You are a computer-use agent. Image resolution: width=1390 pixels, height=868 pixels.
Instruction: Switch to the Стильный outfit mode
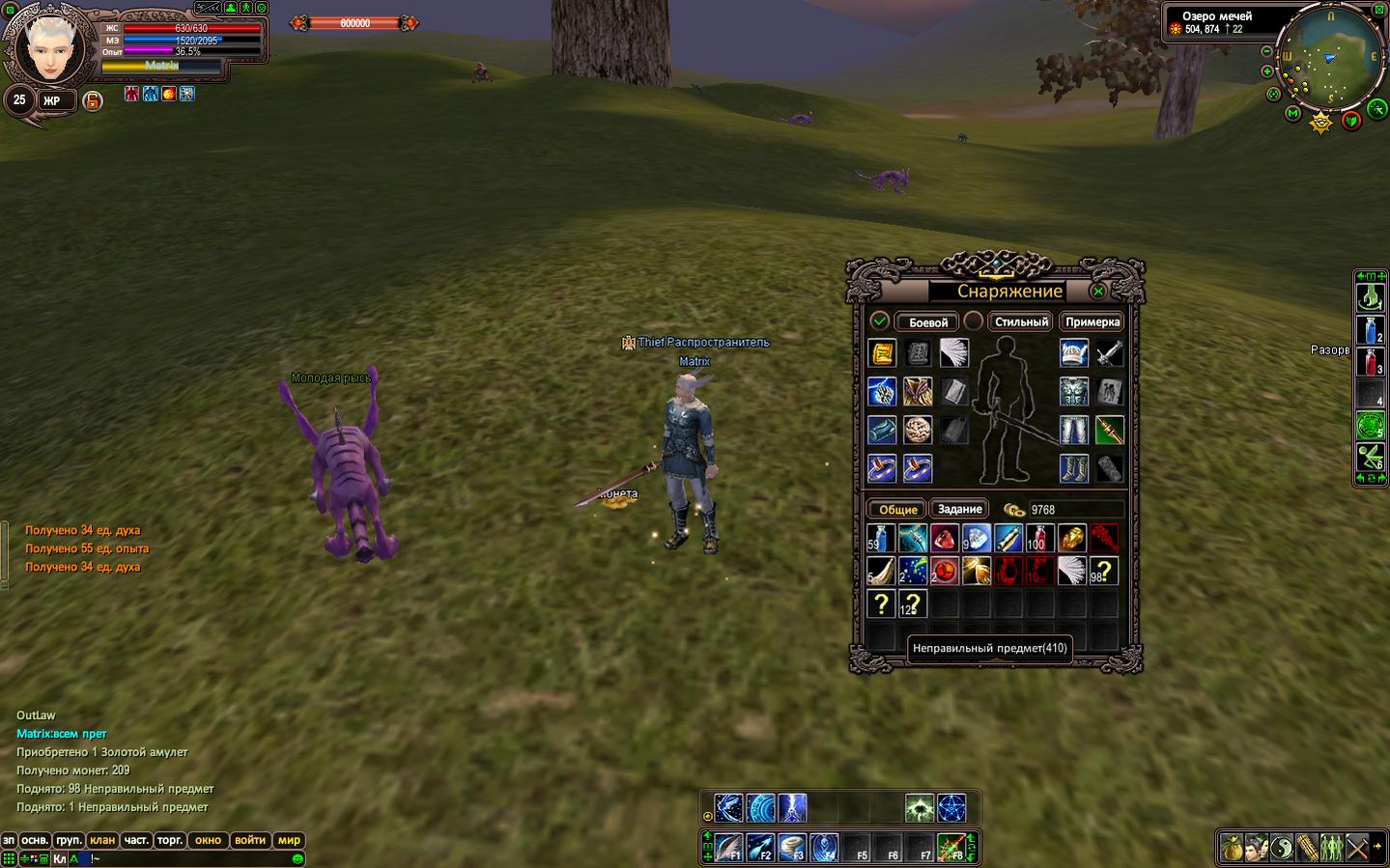[x=1021, y=322]
